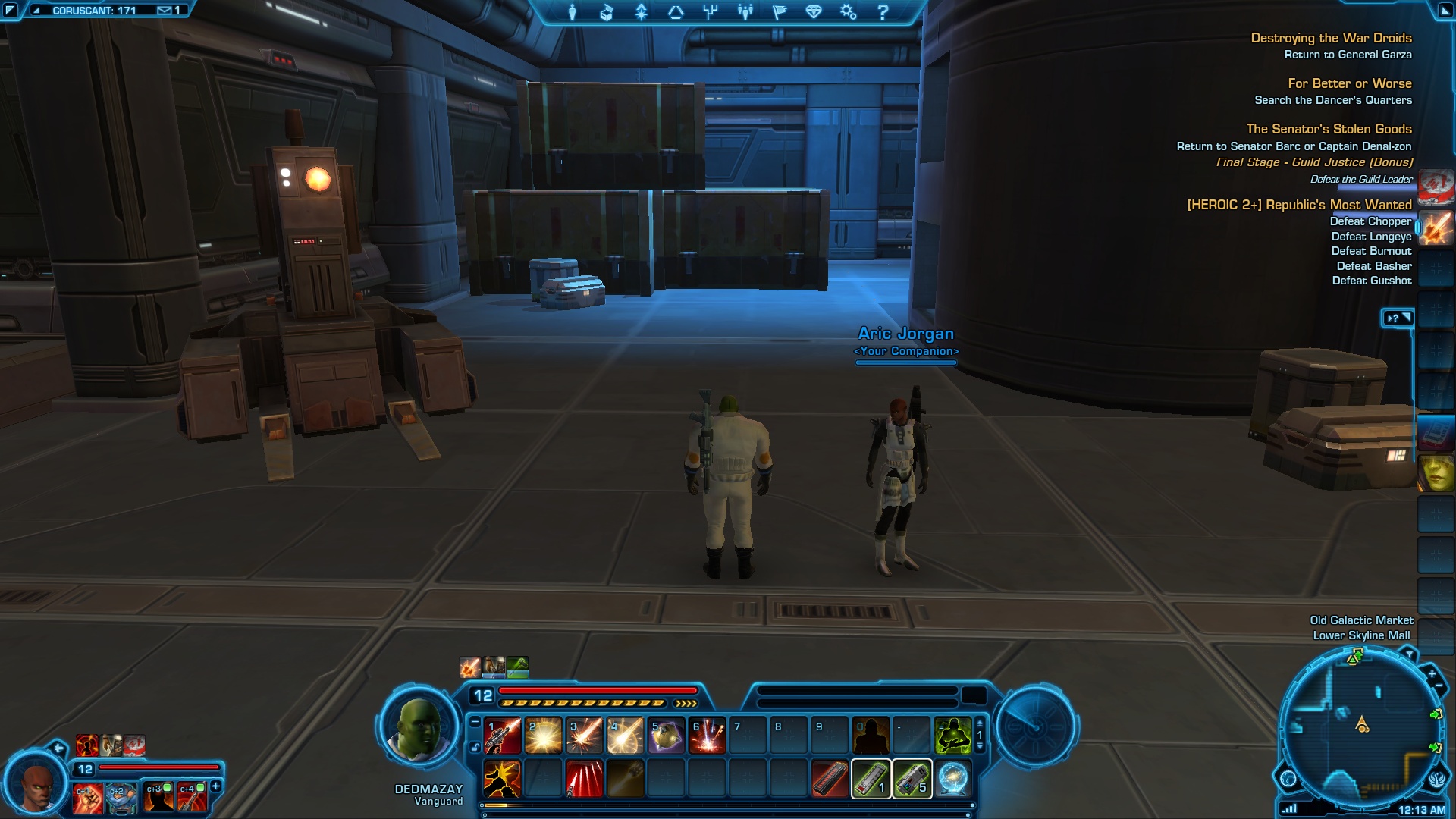1456x819 pixels.
Task: Use the grenade ability in slot 5
Action: pyautogui.click(x=666, y=736)
